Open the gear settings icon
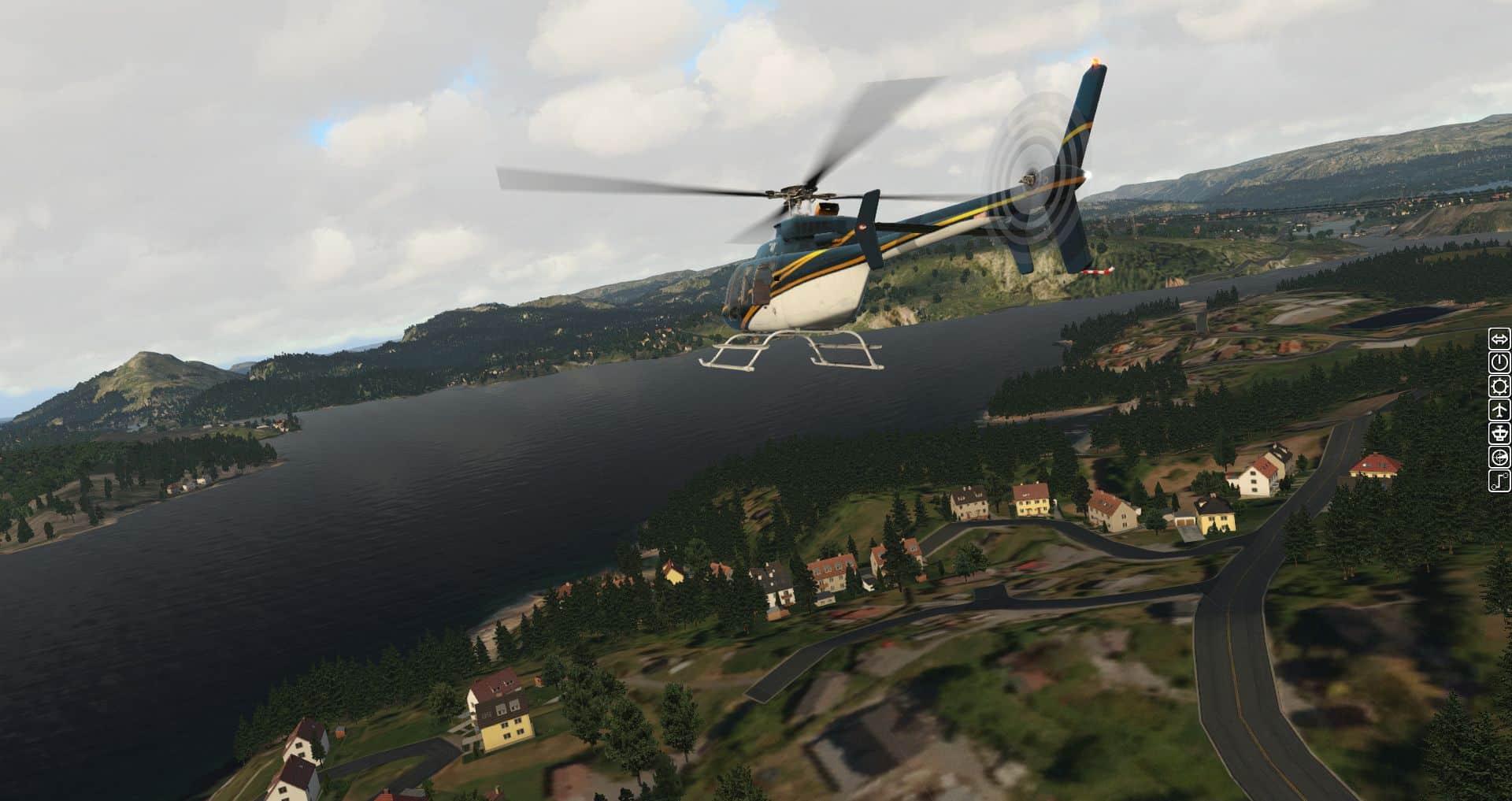The width and height of the screenshot is (1512, 801). [1499, 387]
